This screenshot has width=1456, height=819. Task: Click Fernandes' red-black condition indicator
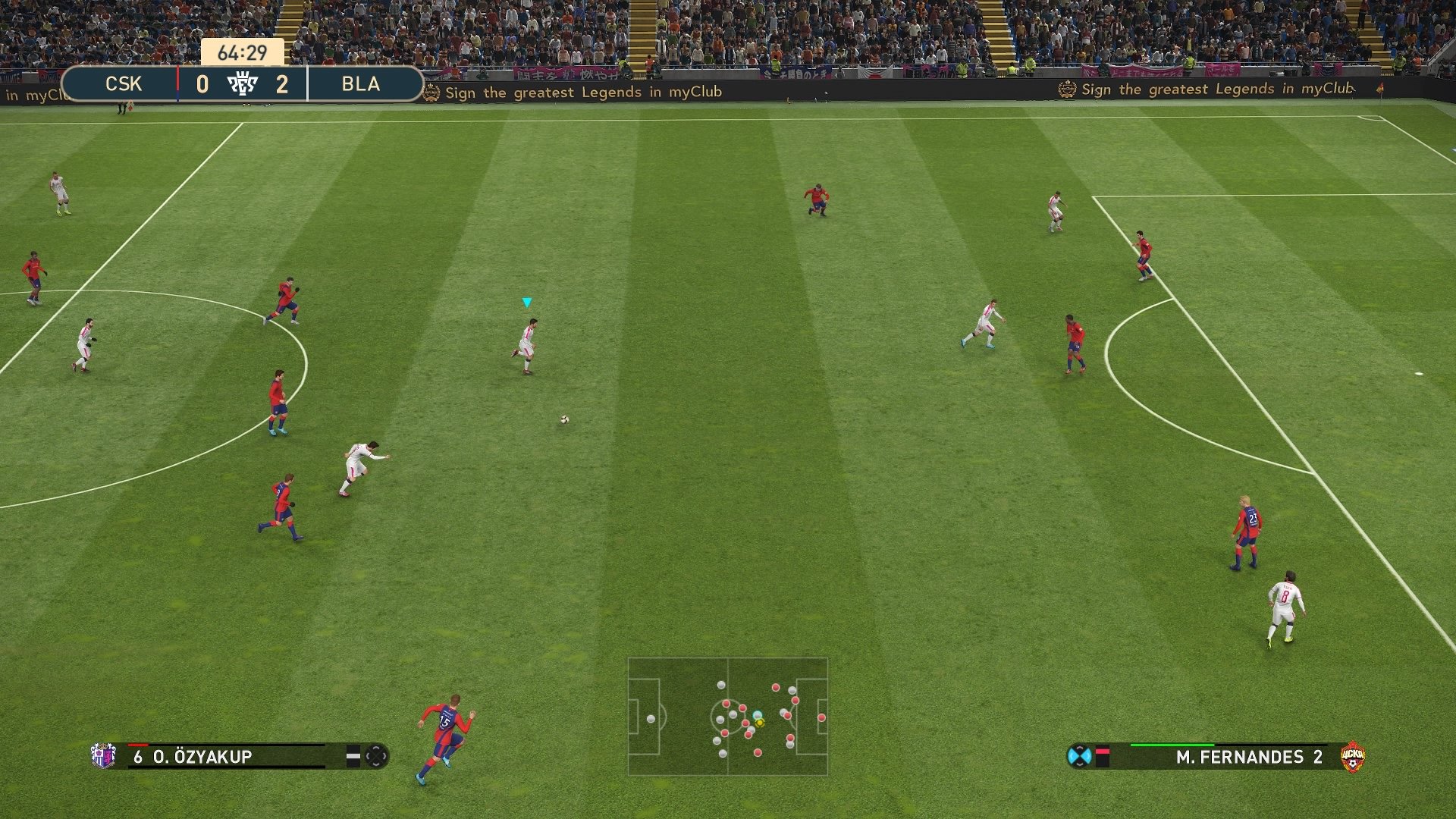coord(1103,756)
